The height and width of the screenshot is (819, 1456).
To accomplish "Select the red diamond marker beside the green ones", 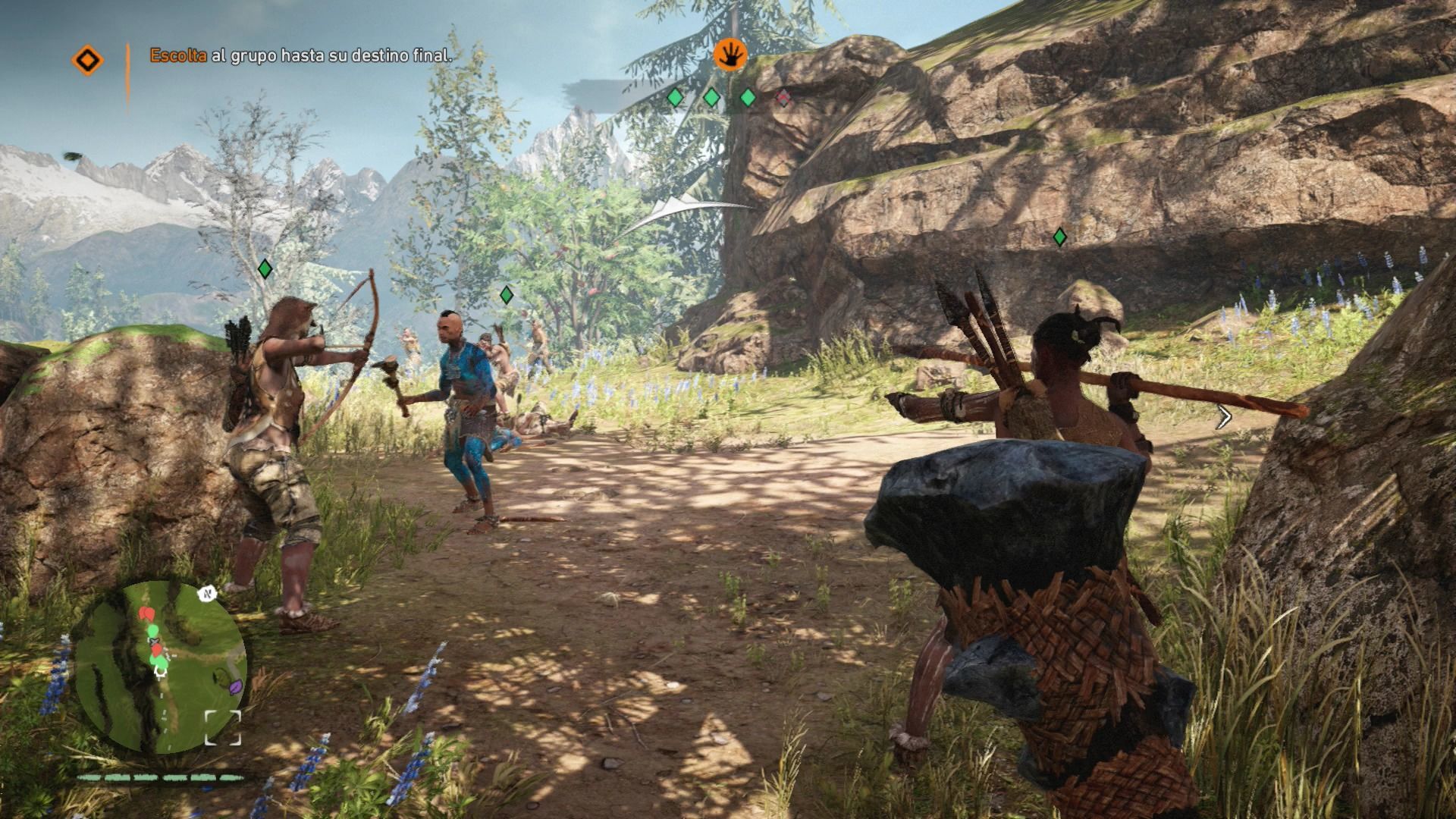I will pos(784,97).
